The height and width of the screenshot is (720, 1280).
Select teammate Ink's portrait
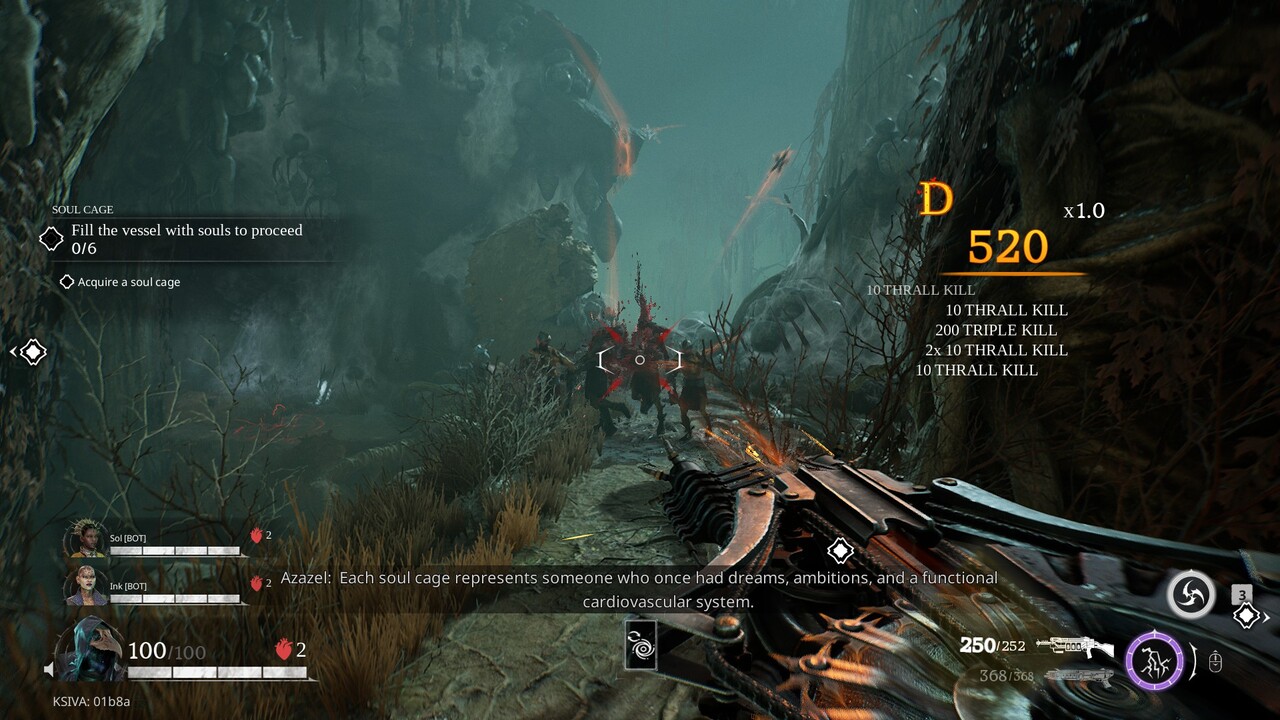pos(86,586)
